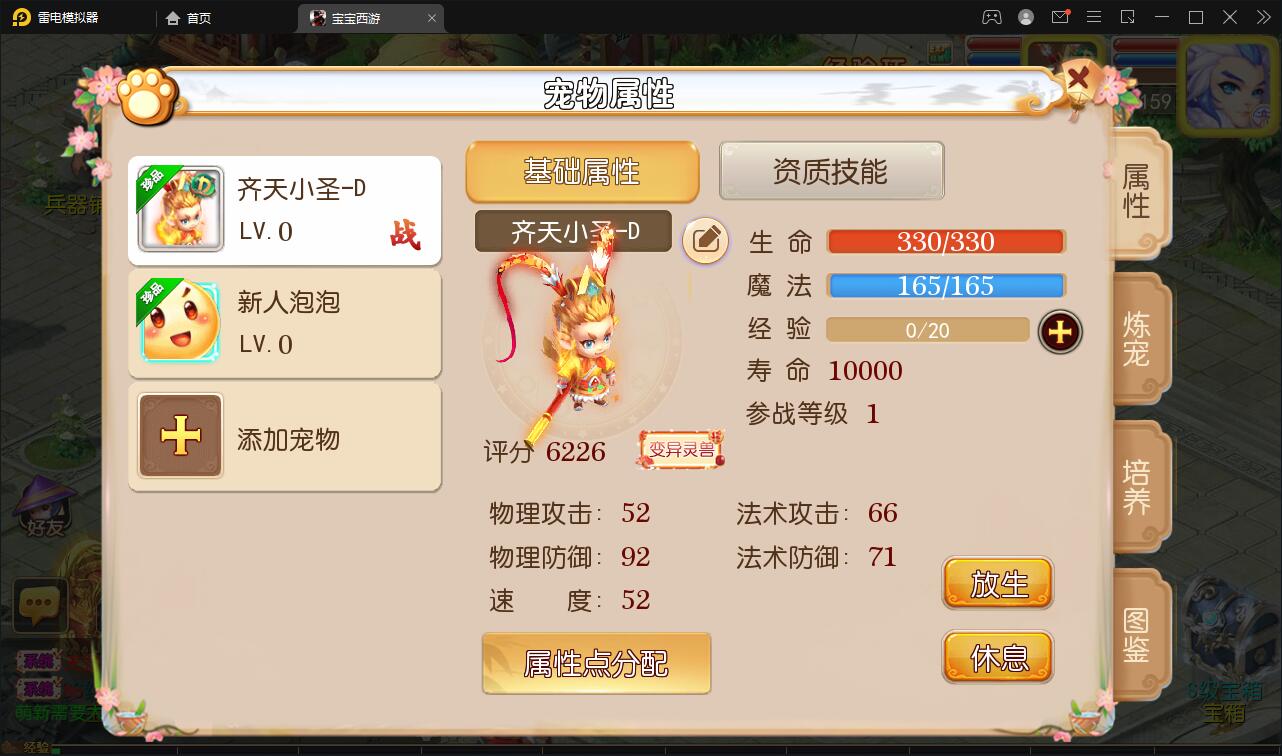Open 属性点分配 attribute point allocation
The image size is (1282, 756).
point(596,663)
